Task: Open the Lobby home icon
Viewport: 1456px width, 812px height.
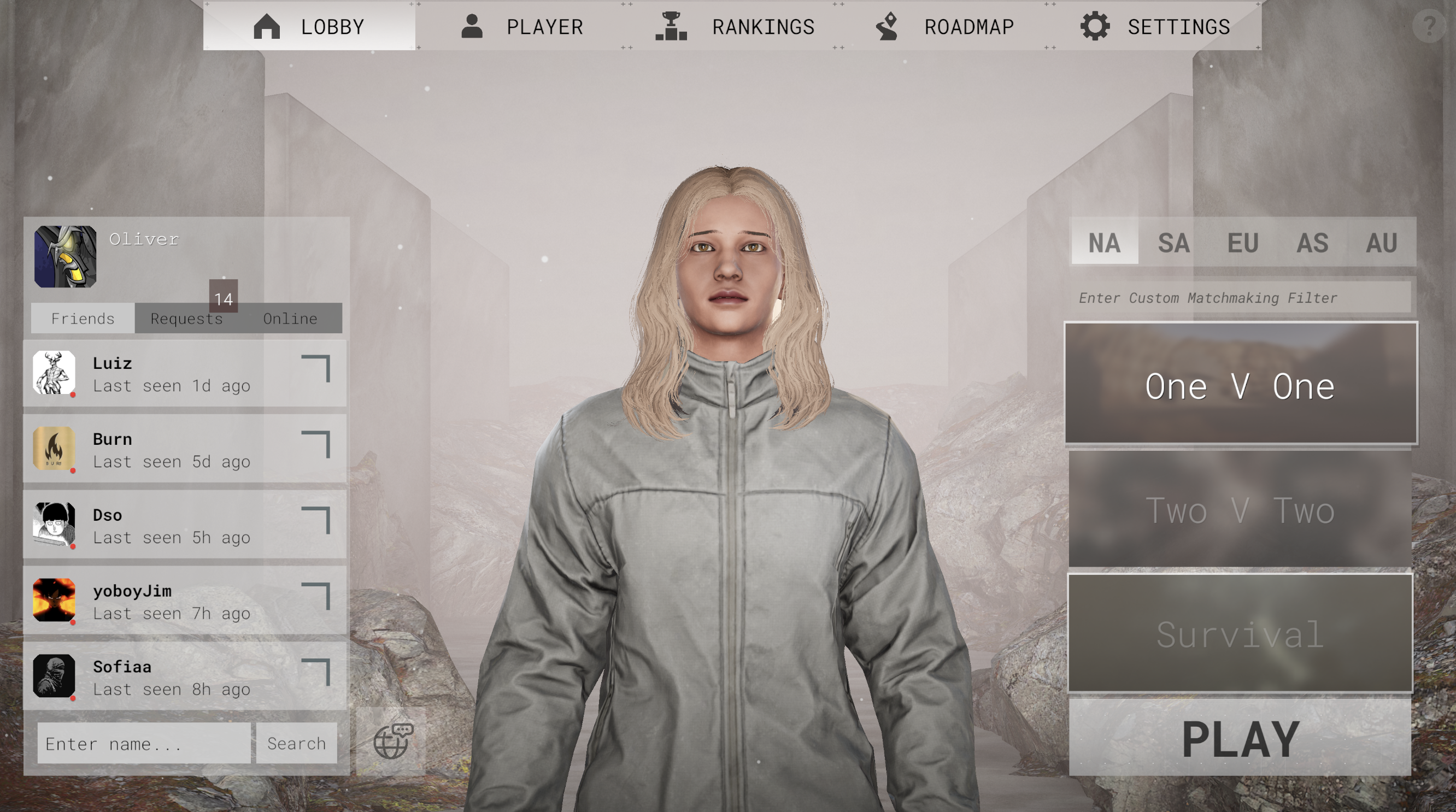Action: (268, 26)
